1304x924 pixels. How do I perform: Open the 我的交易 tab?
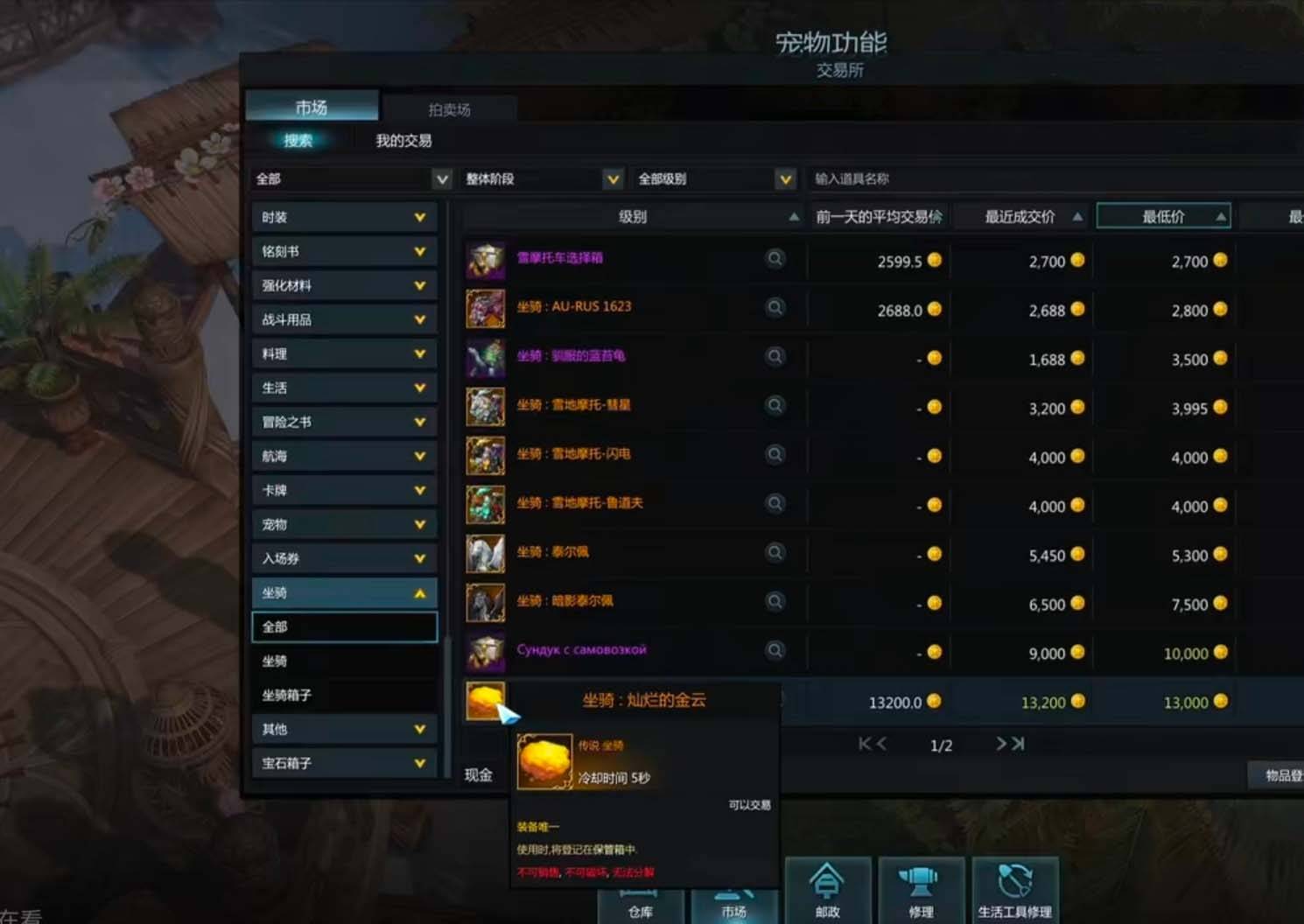coord(401,140)
